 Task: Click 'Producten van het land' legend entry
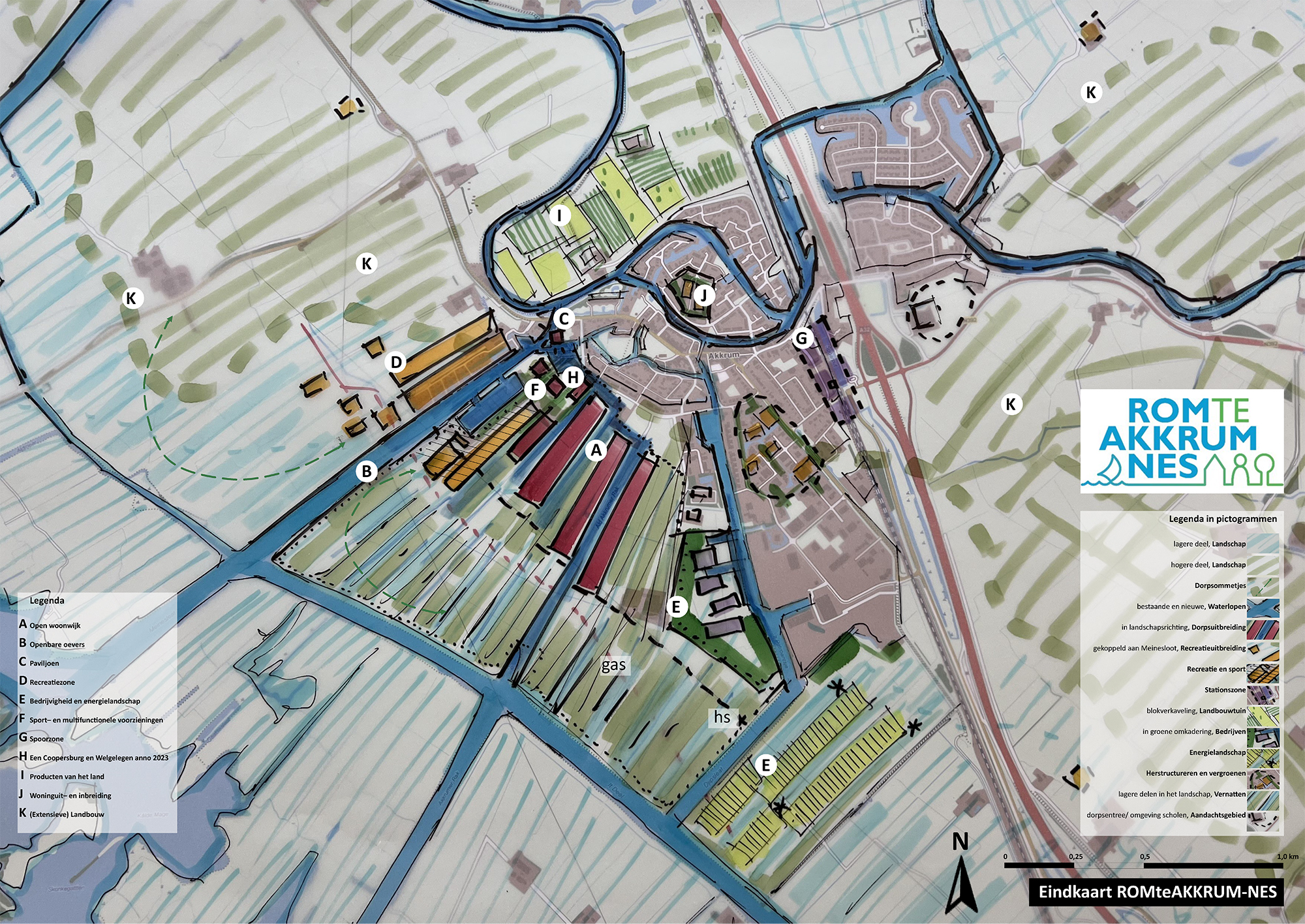point(67,777)
